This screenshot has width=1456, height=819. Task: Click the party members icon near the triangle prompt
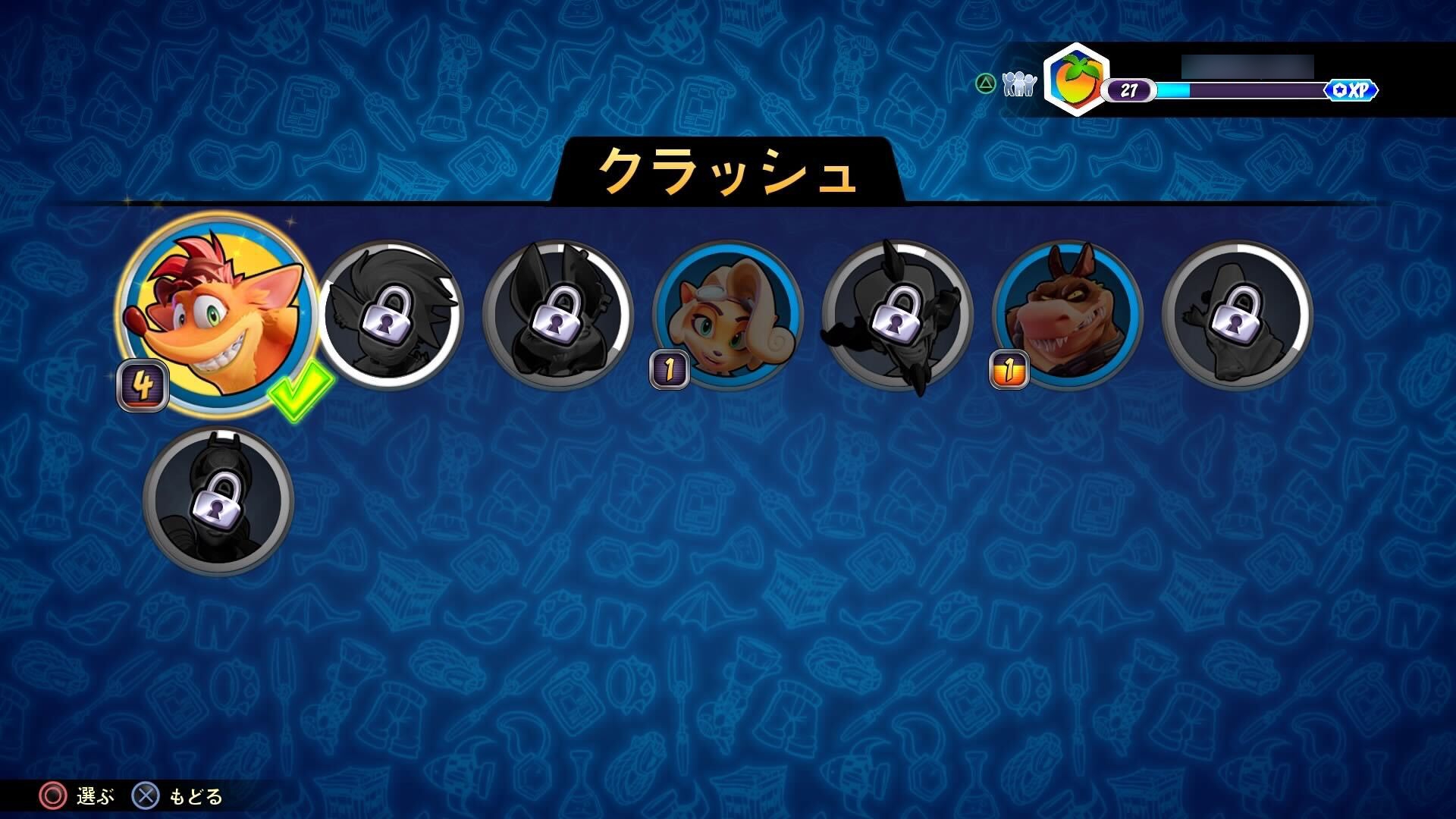pos(1018,83)
